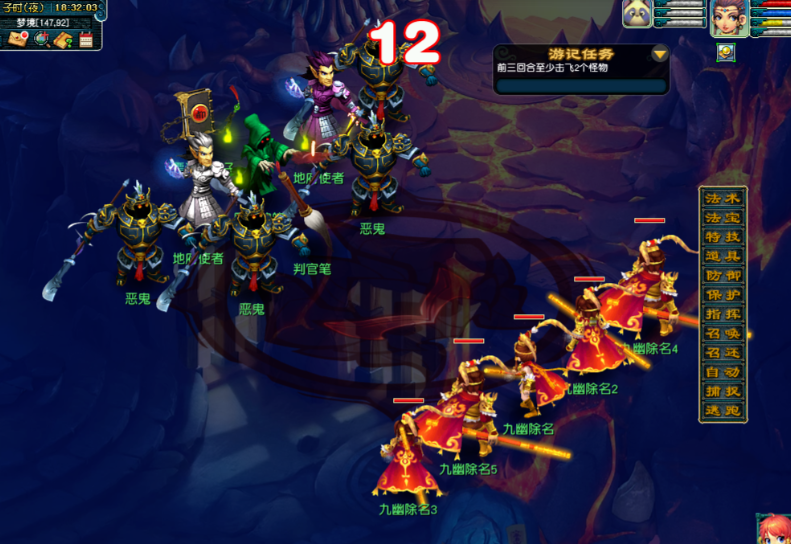Open the calendar icon
This screenshot has width=791, height=544.
coord(86,40)
